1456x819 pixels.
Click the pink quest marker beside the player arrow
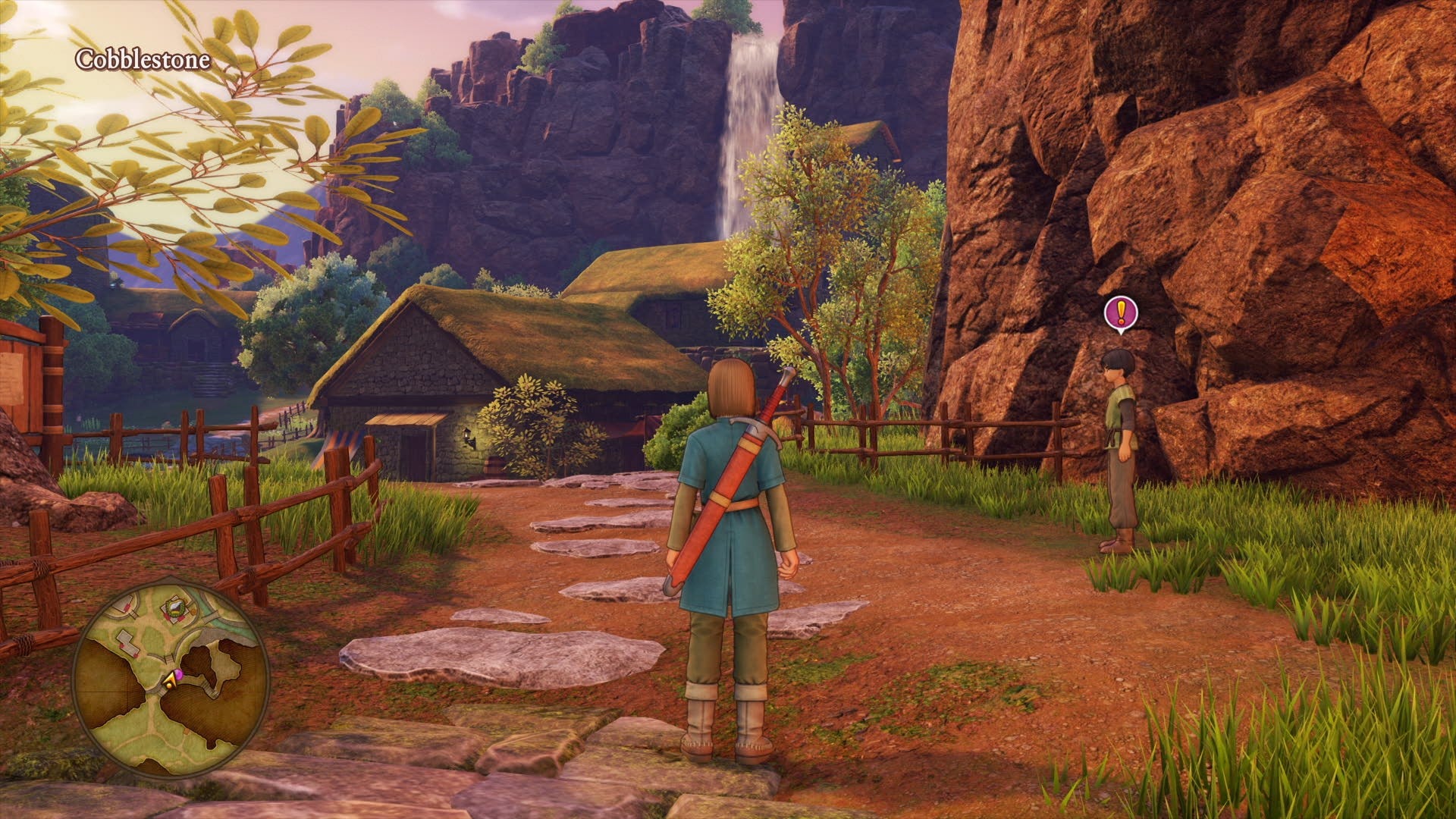tap(180, 674)
